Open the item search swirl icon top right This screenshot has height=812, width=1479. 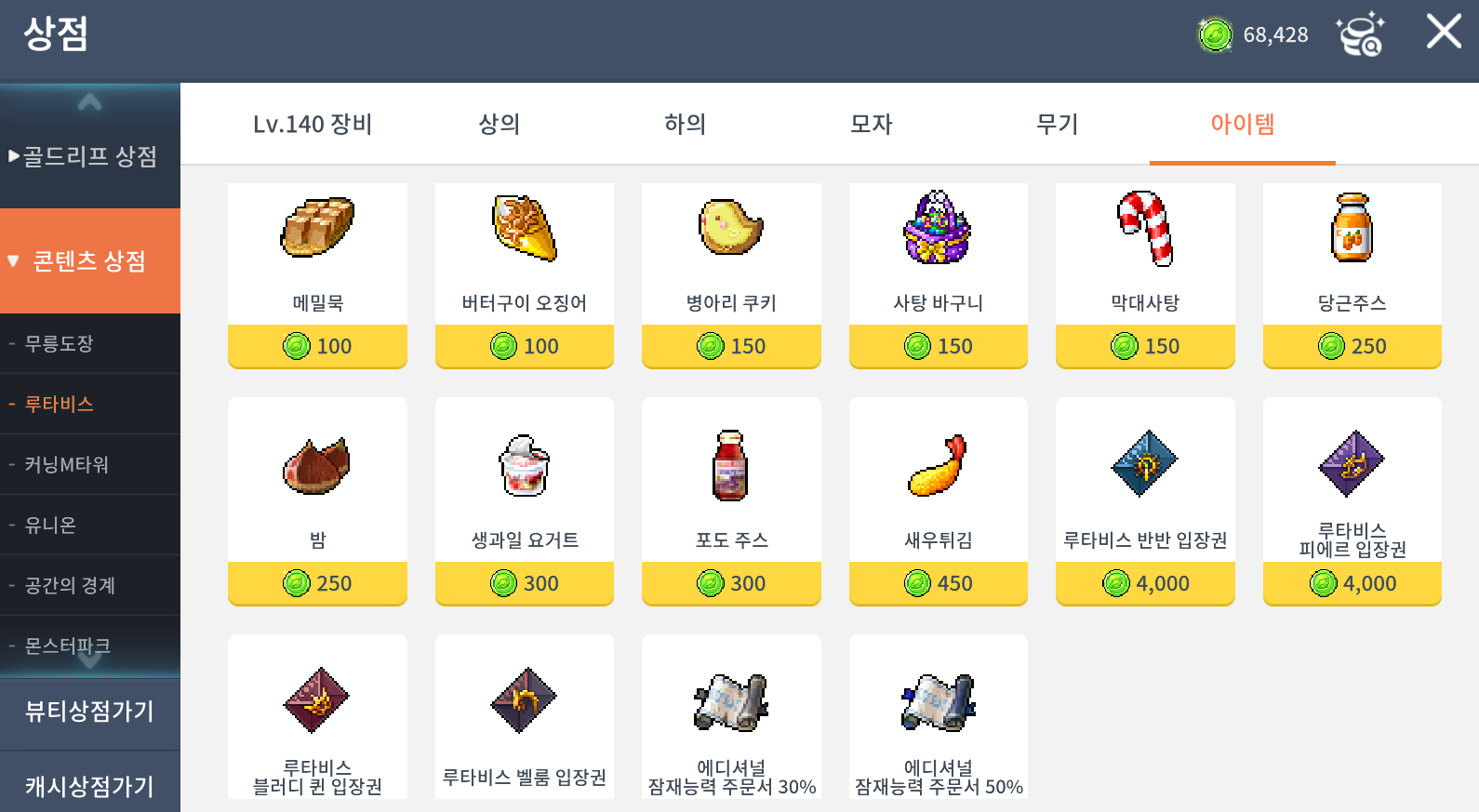click(x=1362, y=35)
